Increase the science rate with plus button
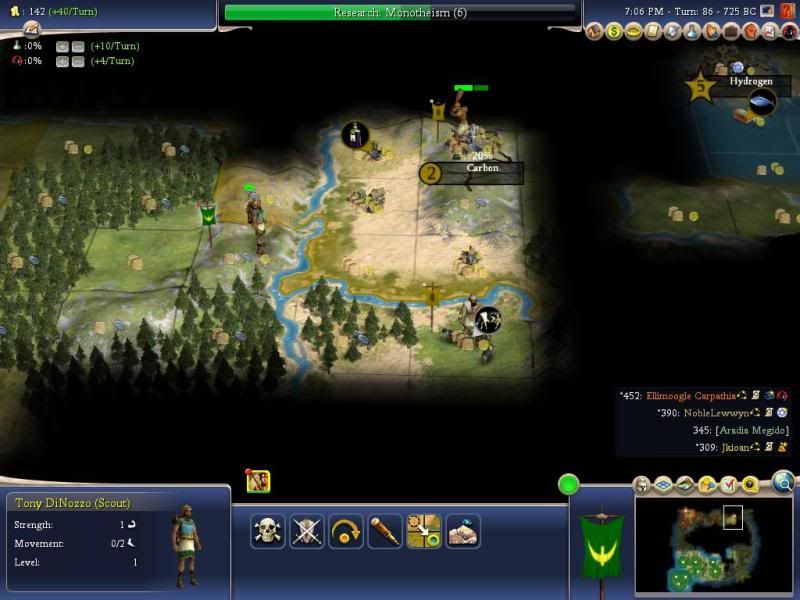800x600 pixels. [x=62, y=47]
